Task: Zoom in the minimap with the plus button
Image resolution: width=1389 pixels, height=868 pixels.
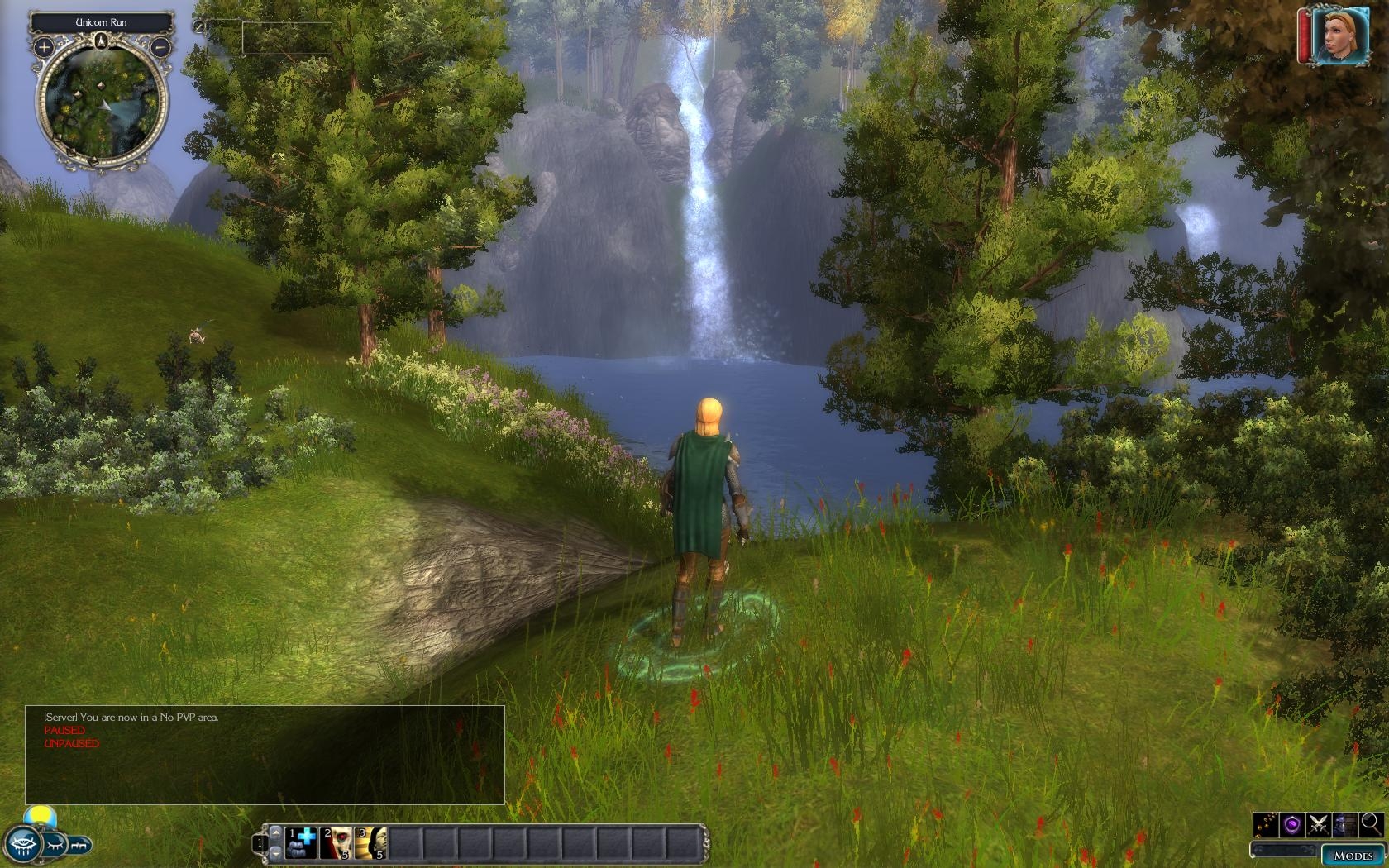Action: [x=44, y=48]
